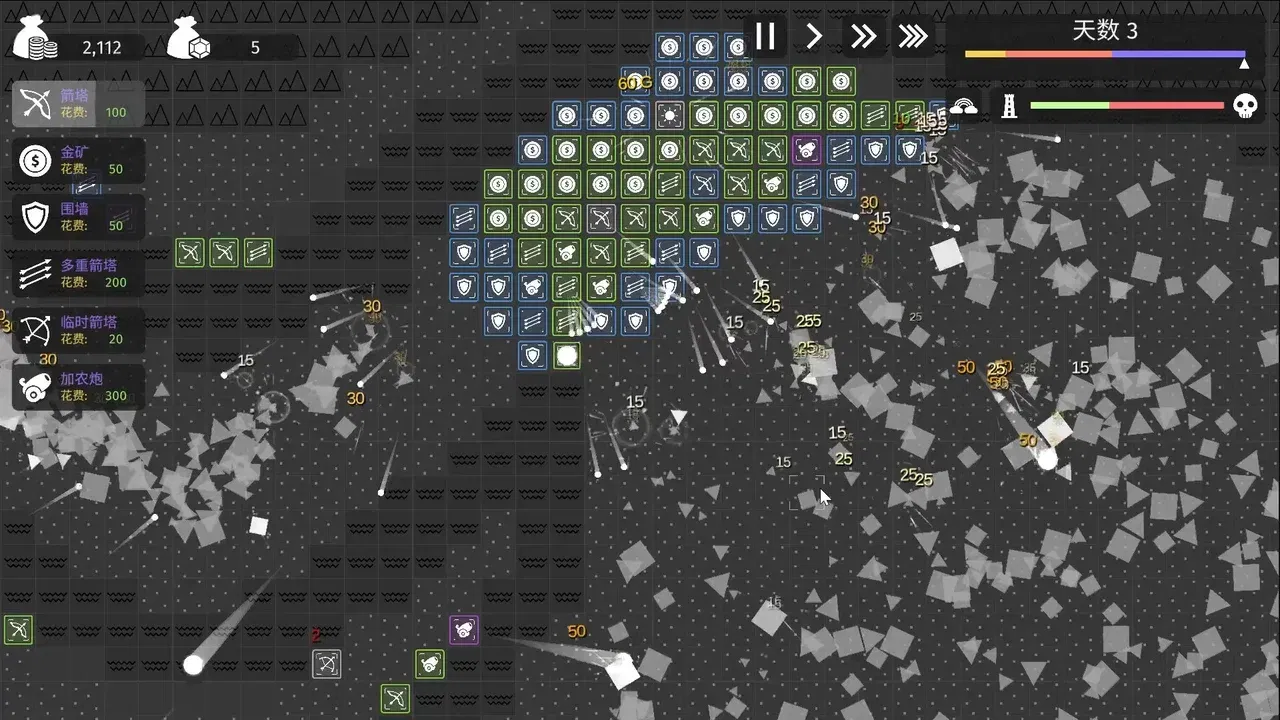
Task: Click the money bag icon showing 2,112
Action: (33, 40)
